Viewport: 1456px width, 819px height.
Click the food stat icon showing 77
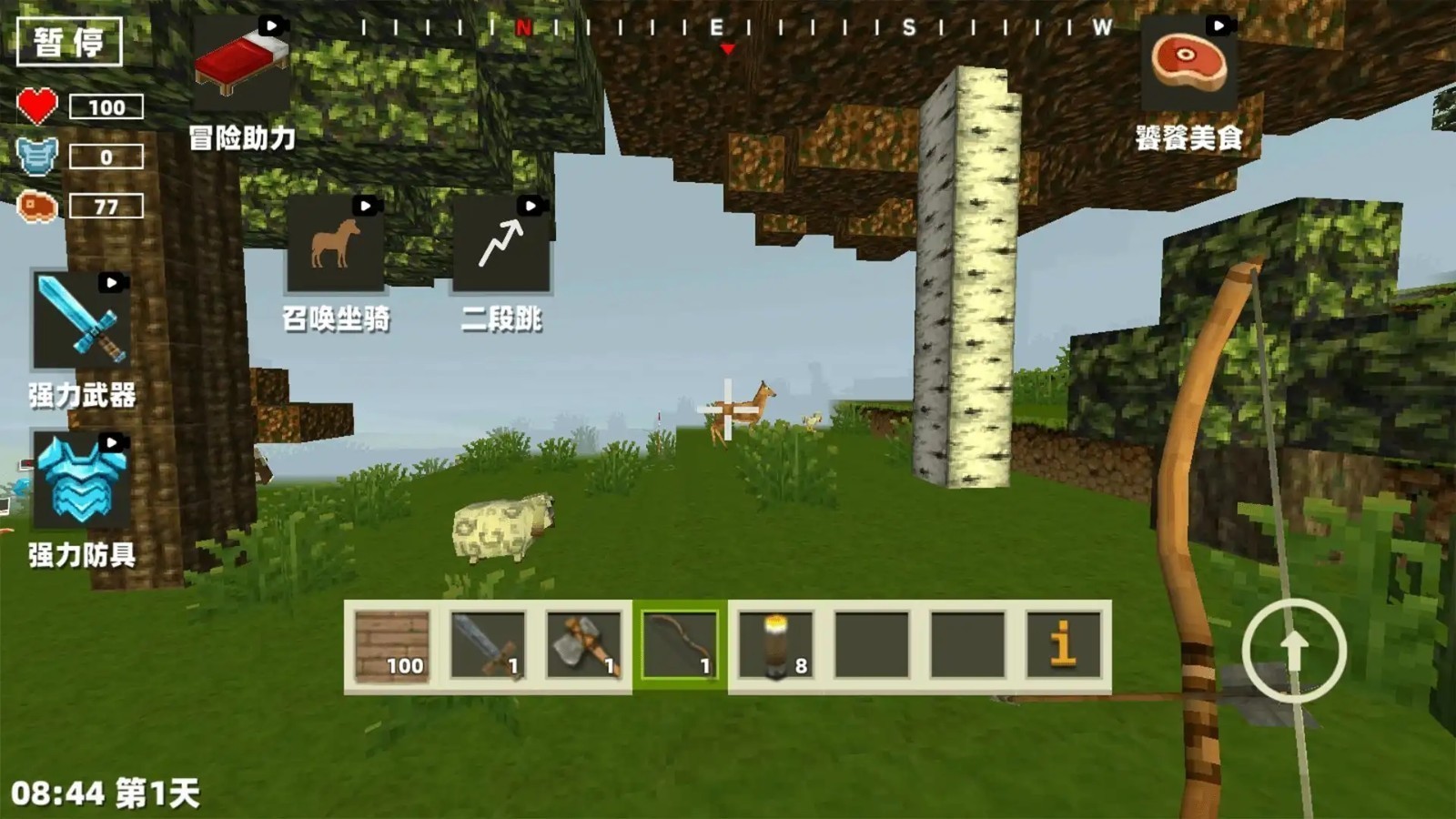click(x=36, y=207)
